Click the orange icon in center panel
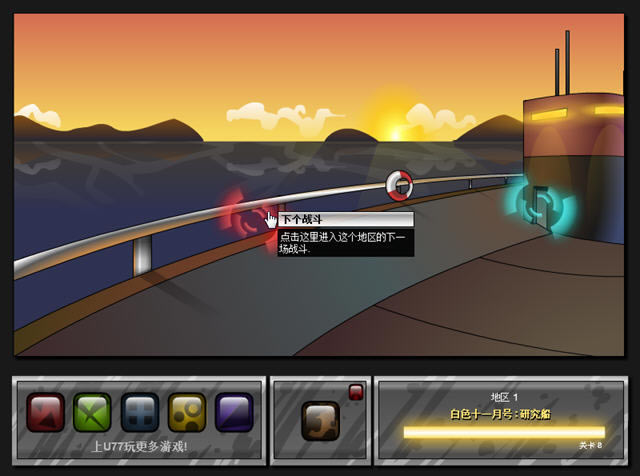The width and height of the screenshot is (640, 476). pyautogui.click(x=320, y=420)
